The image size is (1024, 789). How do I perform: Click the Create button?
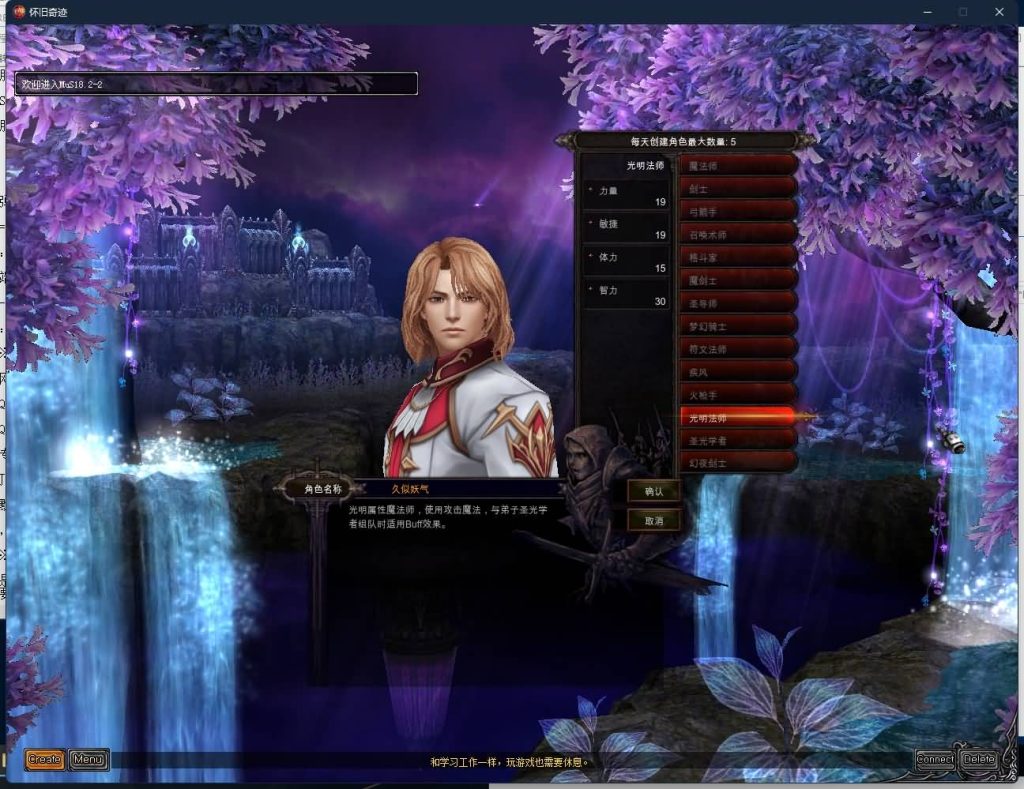(44, 760)
